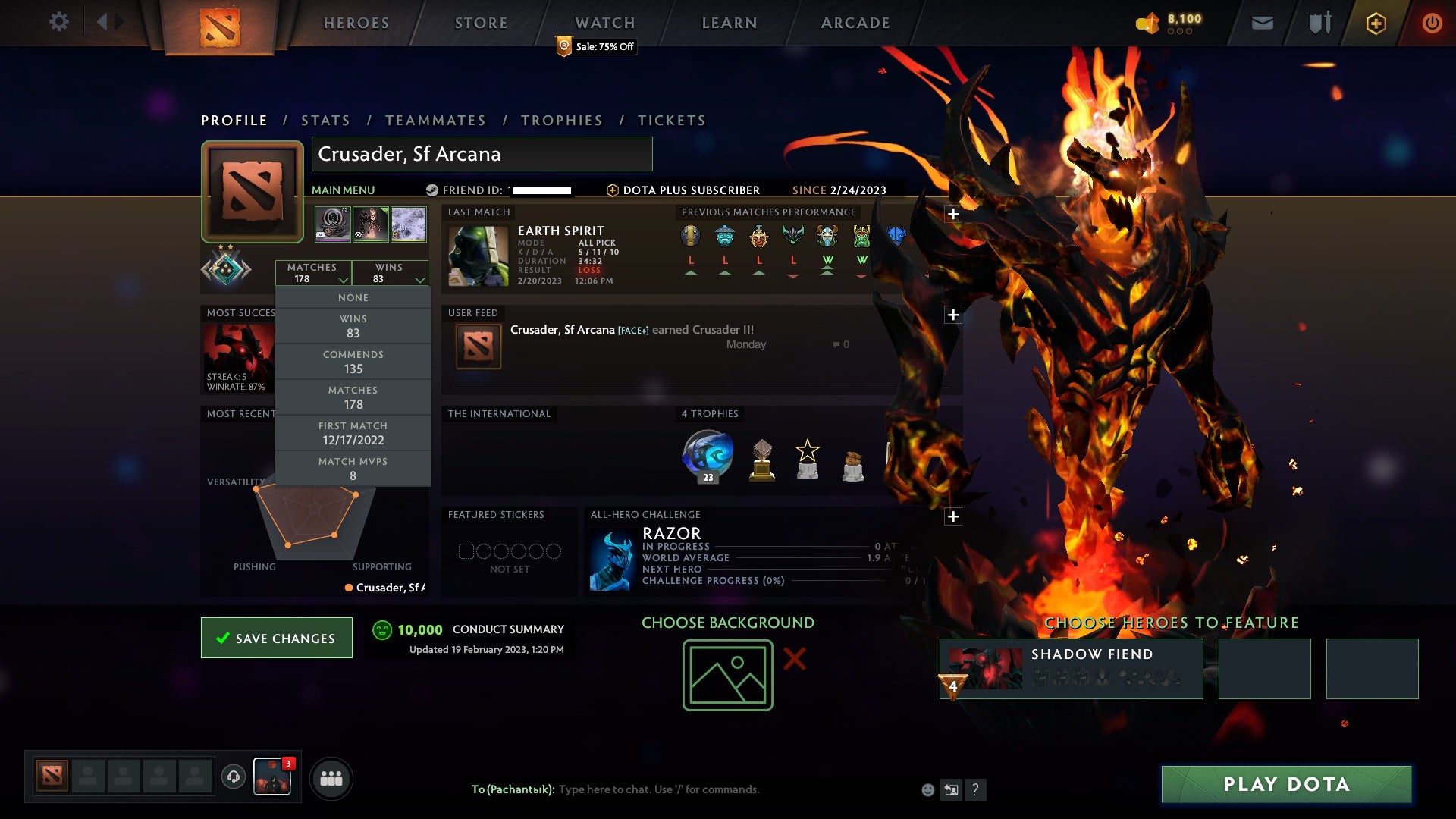The height and width of the screenshot is (819, 1456).
Task: Click the power button icon
Action: [1432, 22]
